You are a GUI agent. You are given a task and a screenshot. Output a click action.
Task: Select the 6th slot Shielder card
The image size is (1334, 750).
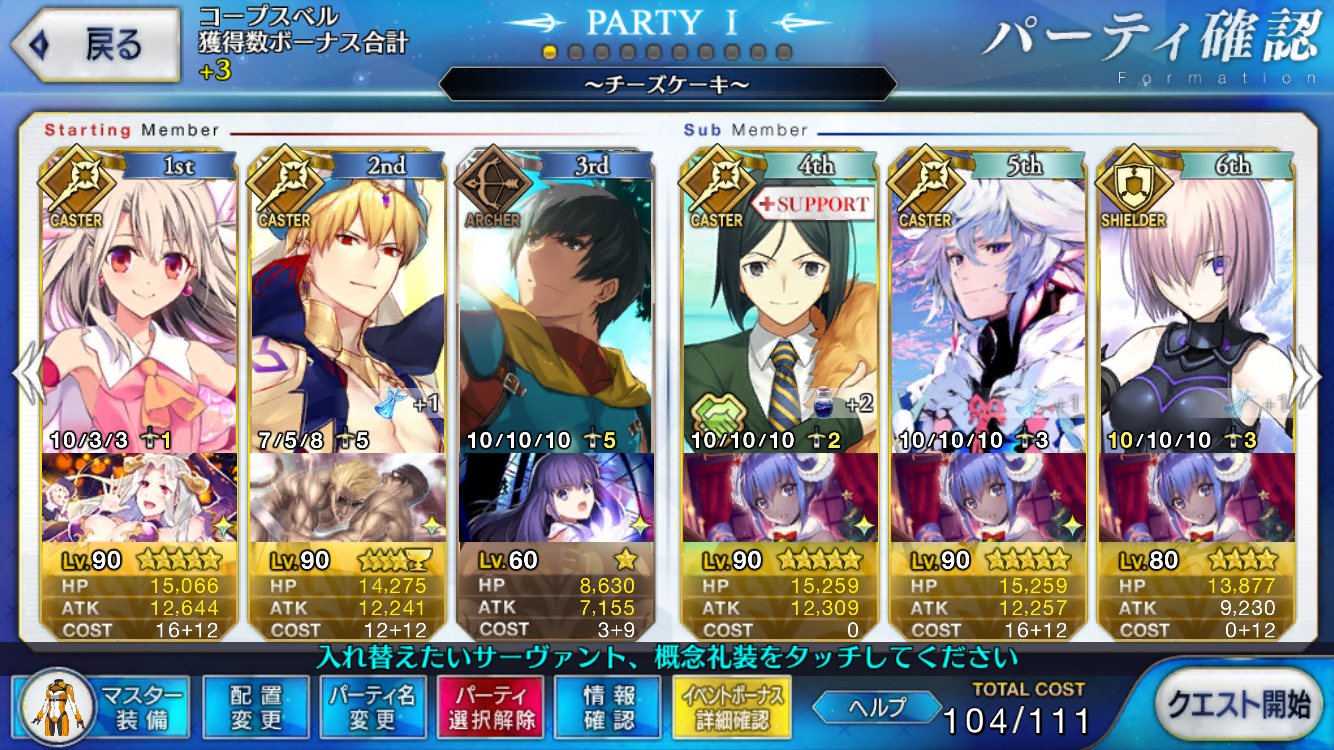coord(1196,310)
